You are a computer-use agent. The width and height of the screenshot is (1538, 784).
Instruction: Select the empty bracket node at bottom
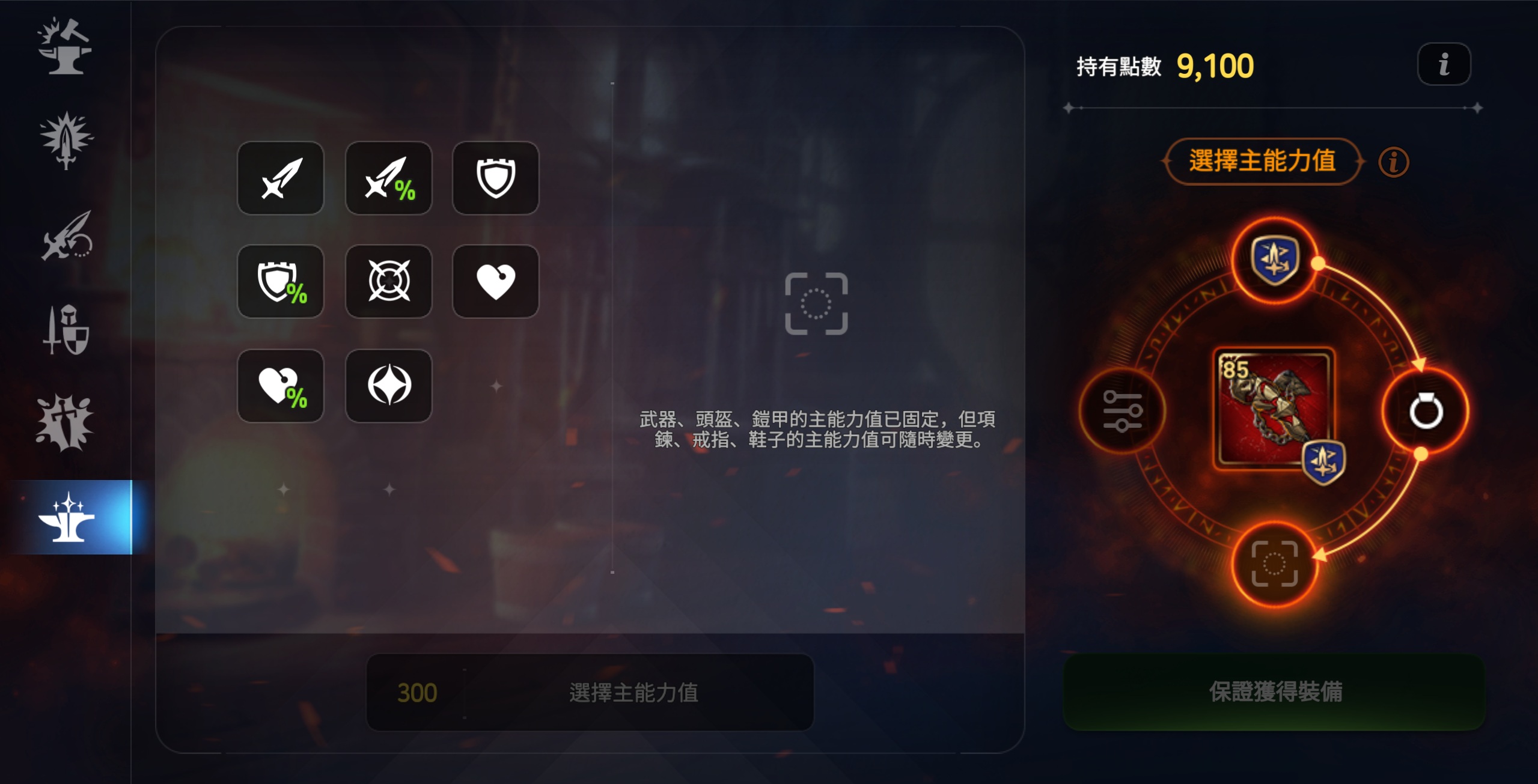(1274, 564)
